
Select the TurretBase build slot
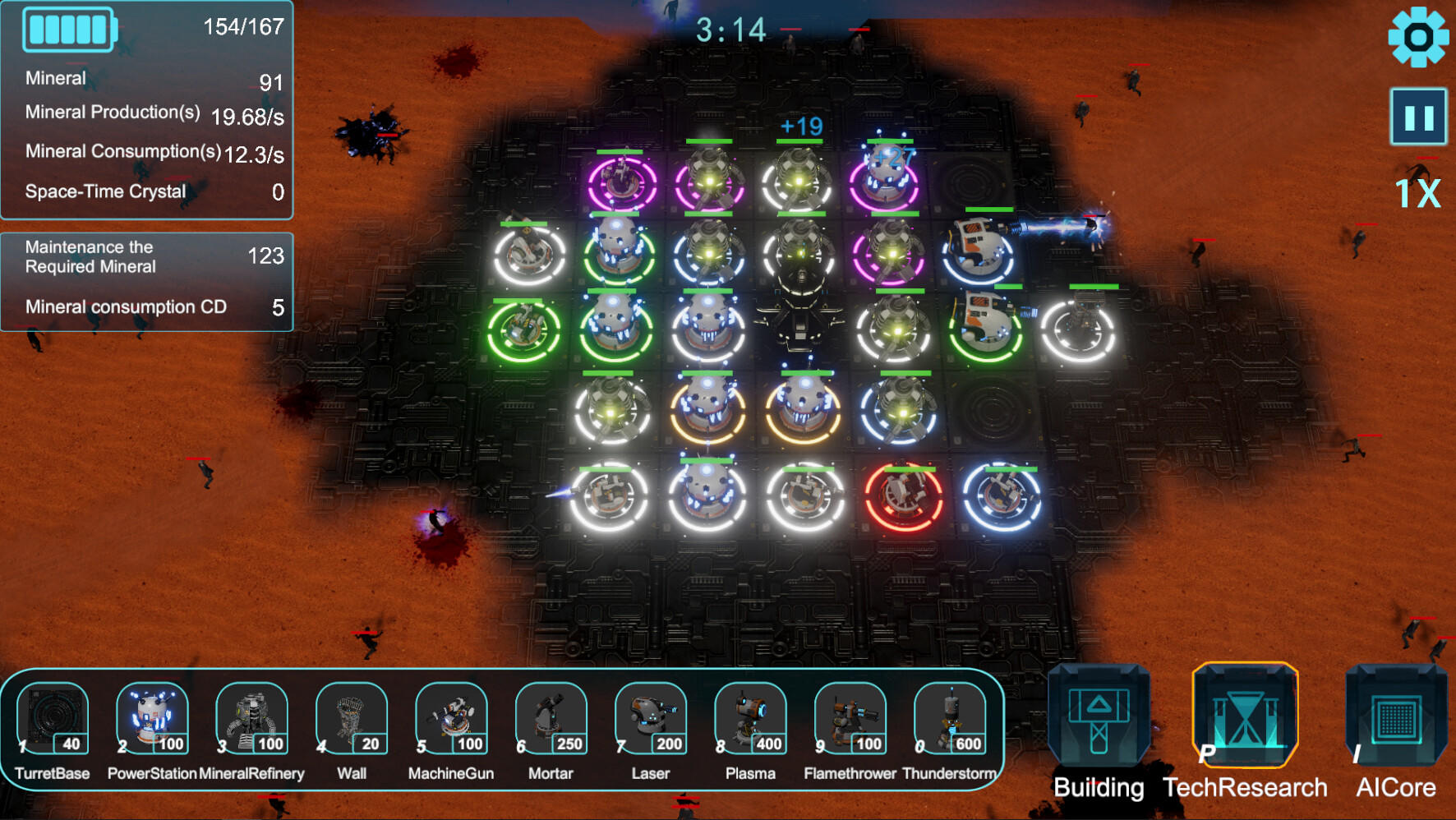coord(53,720)
